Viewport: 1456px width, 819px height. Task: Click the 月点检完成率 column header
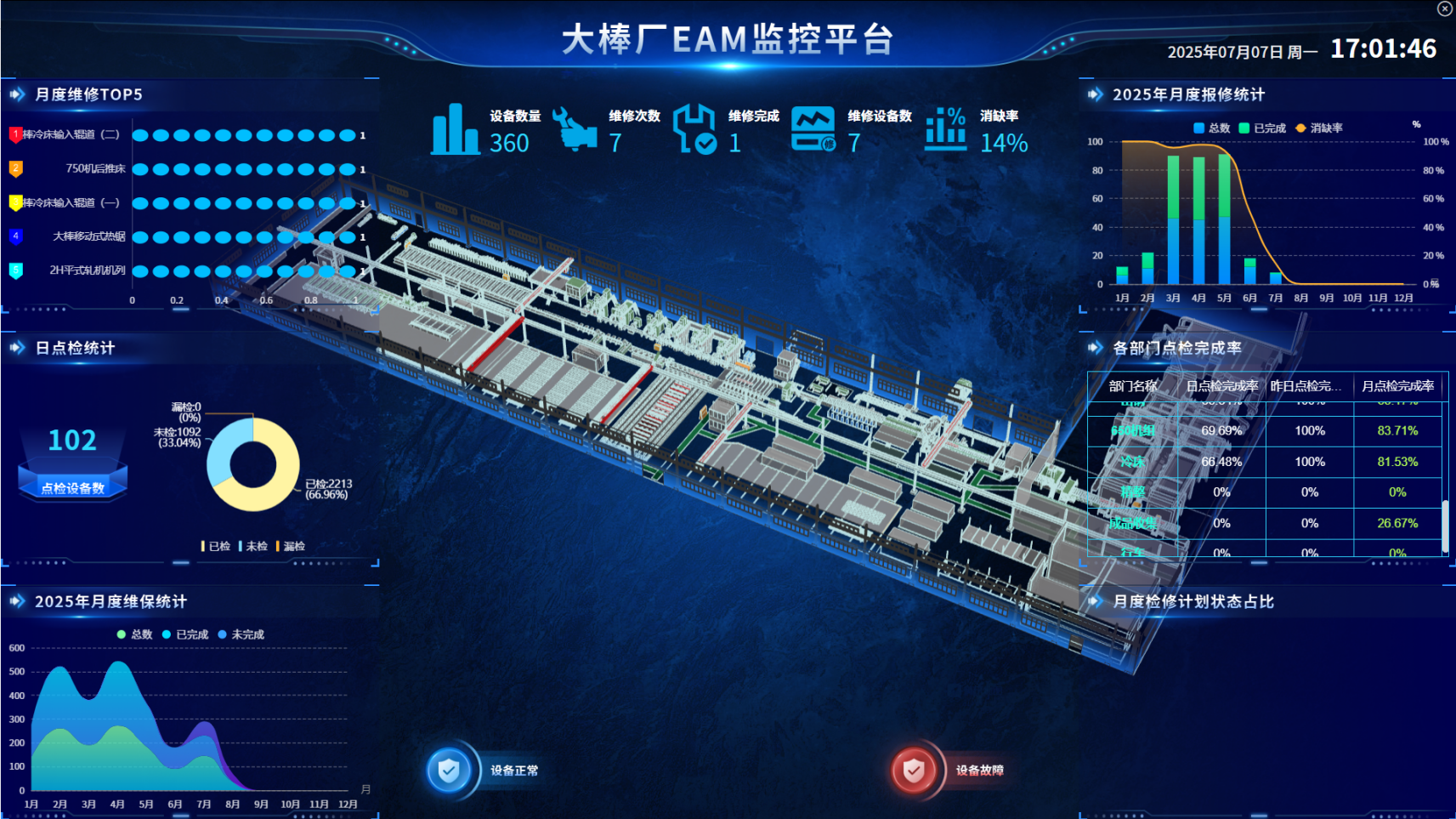1397,386
